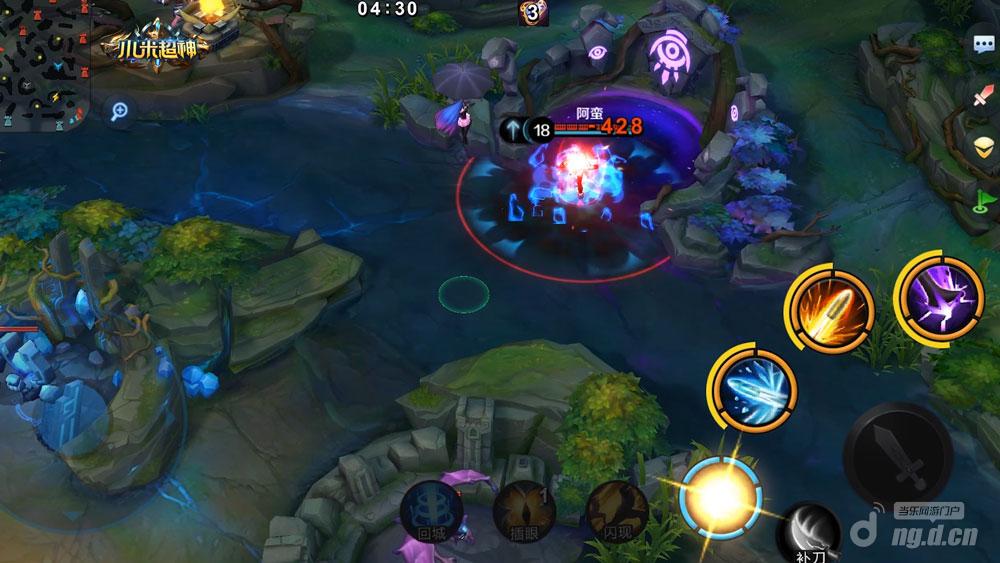Tap the level-up arrow beside level 18
Viewport: 1000px width, 563px height.
[511, 129]
